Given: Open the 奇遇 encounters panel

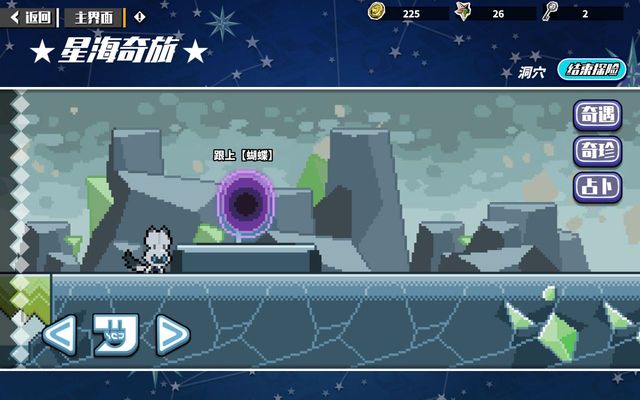Looking at the screenshot, I should [597, 115].
